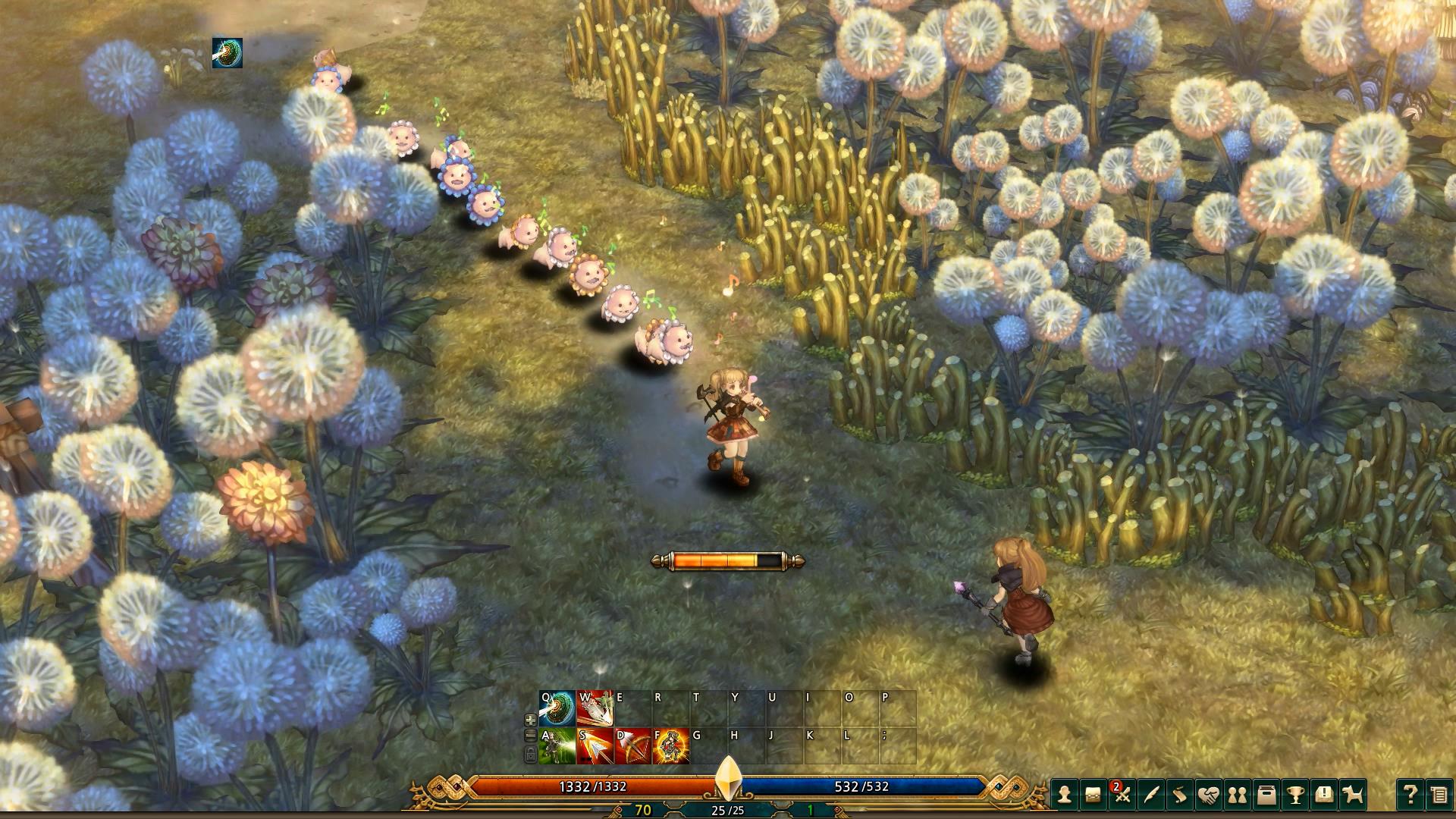Open the storage box menu
The width and height of the screenshot is (1456, 819).
click(1266, 795)
